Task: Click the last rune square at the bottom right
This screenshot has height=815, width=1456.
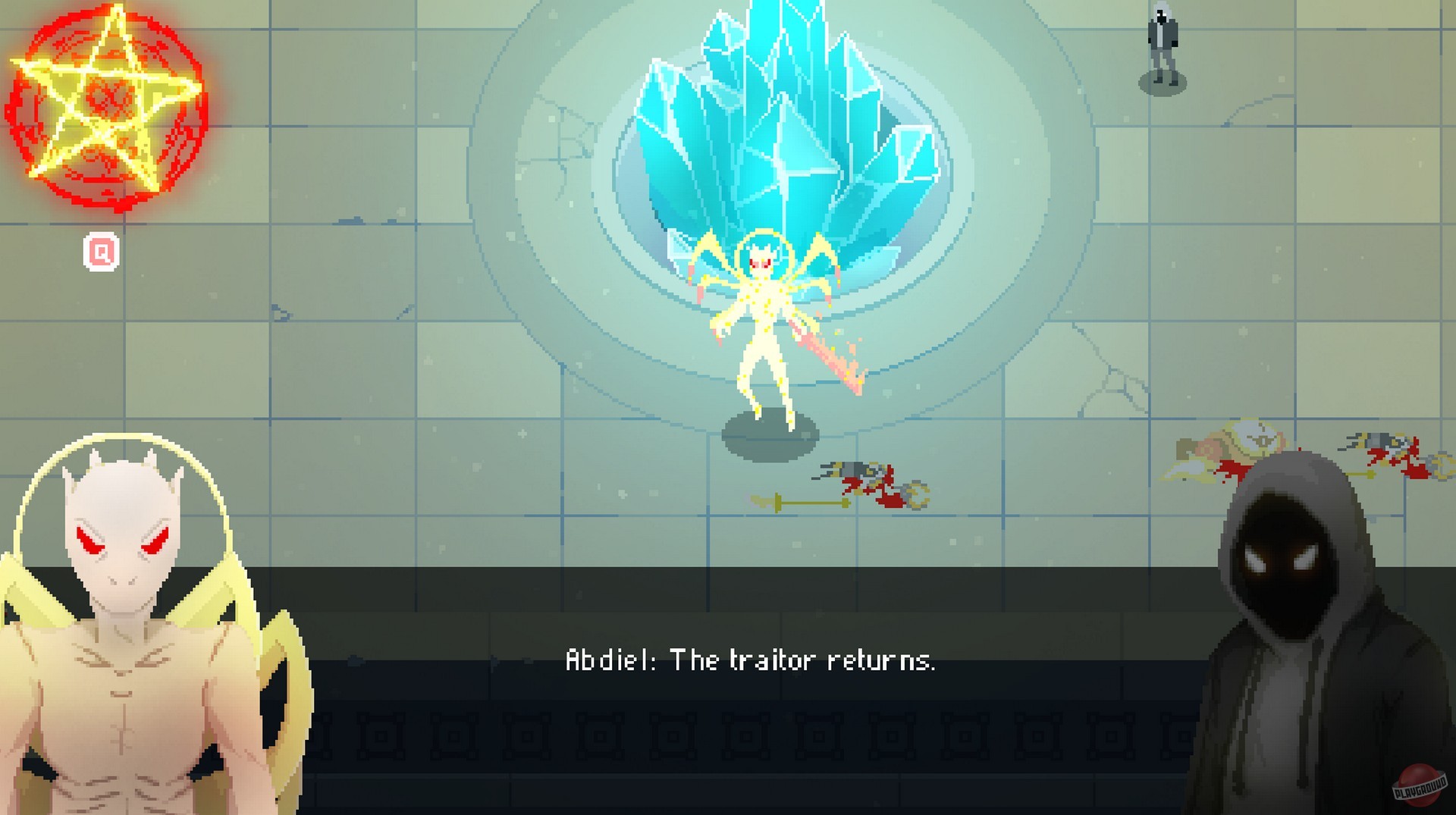Action: (x=1179, y=735)
